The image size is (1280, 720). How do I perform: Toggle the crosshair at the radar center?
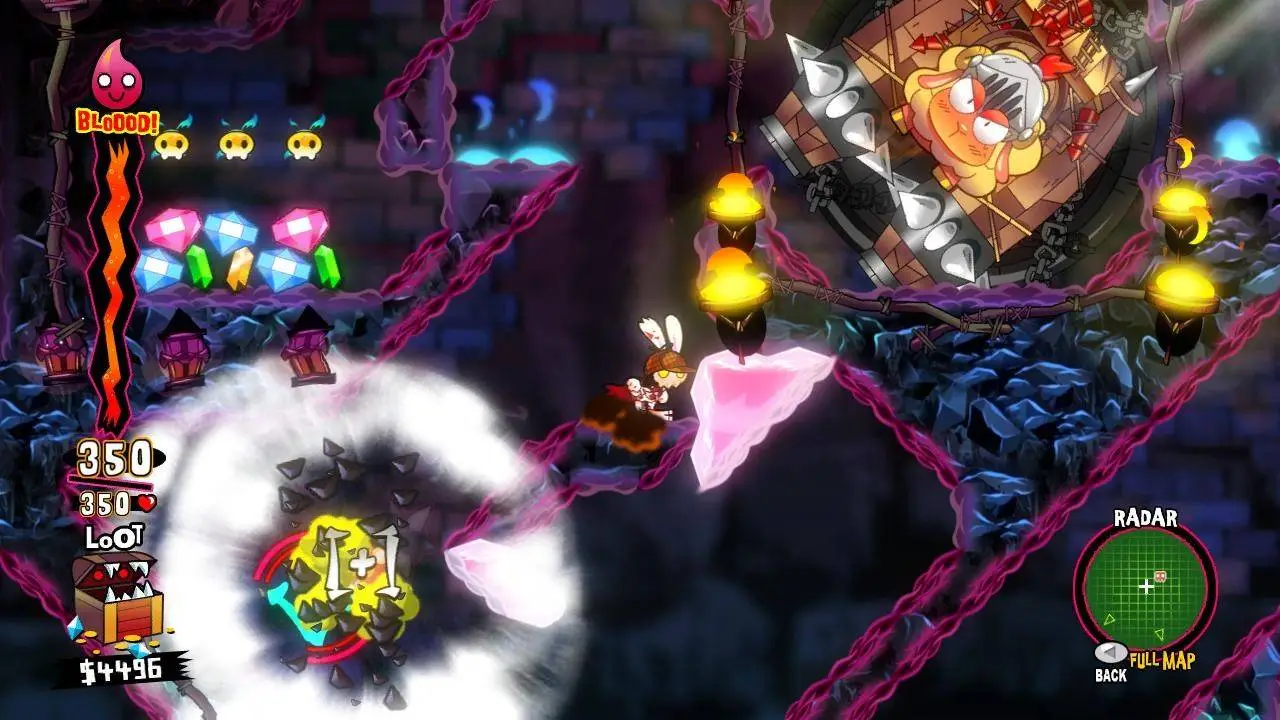click(1147, 588)
